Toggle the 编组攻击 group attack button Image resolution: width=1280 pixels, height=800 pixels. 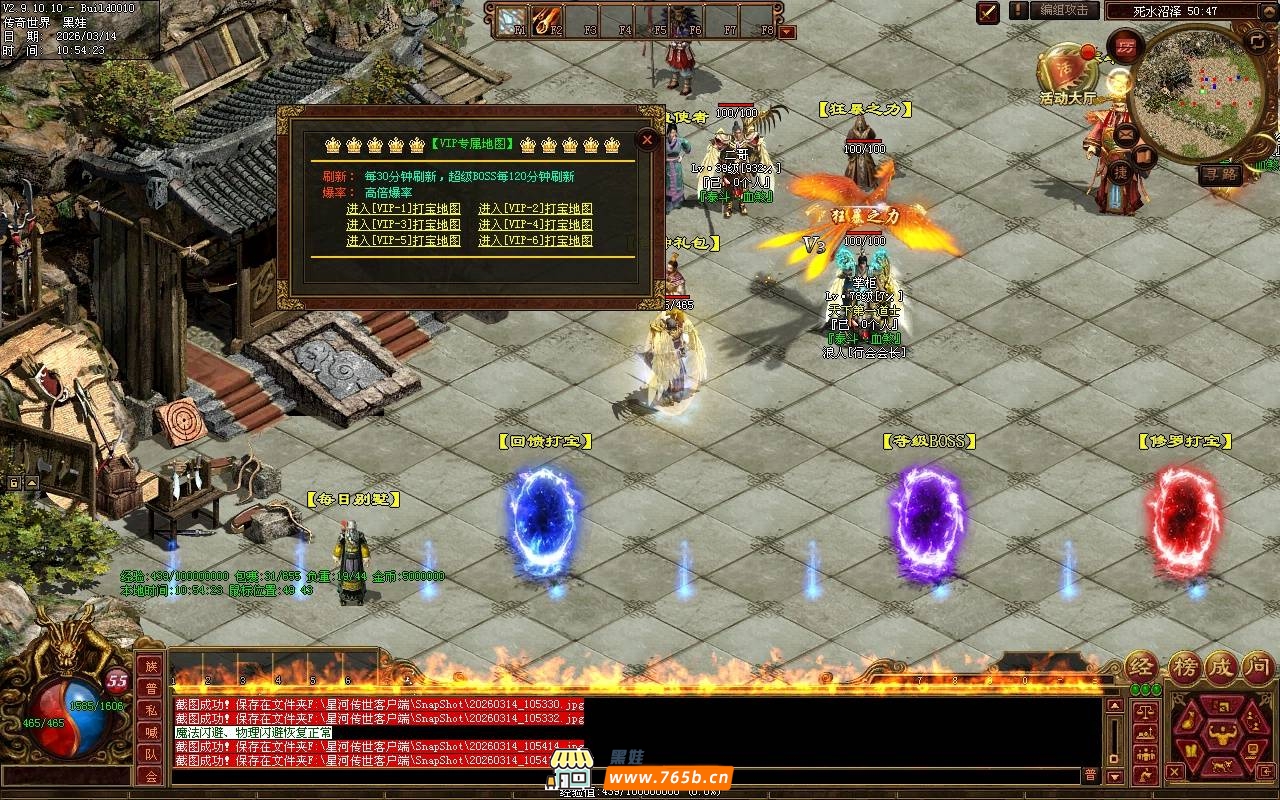1063,10
